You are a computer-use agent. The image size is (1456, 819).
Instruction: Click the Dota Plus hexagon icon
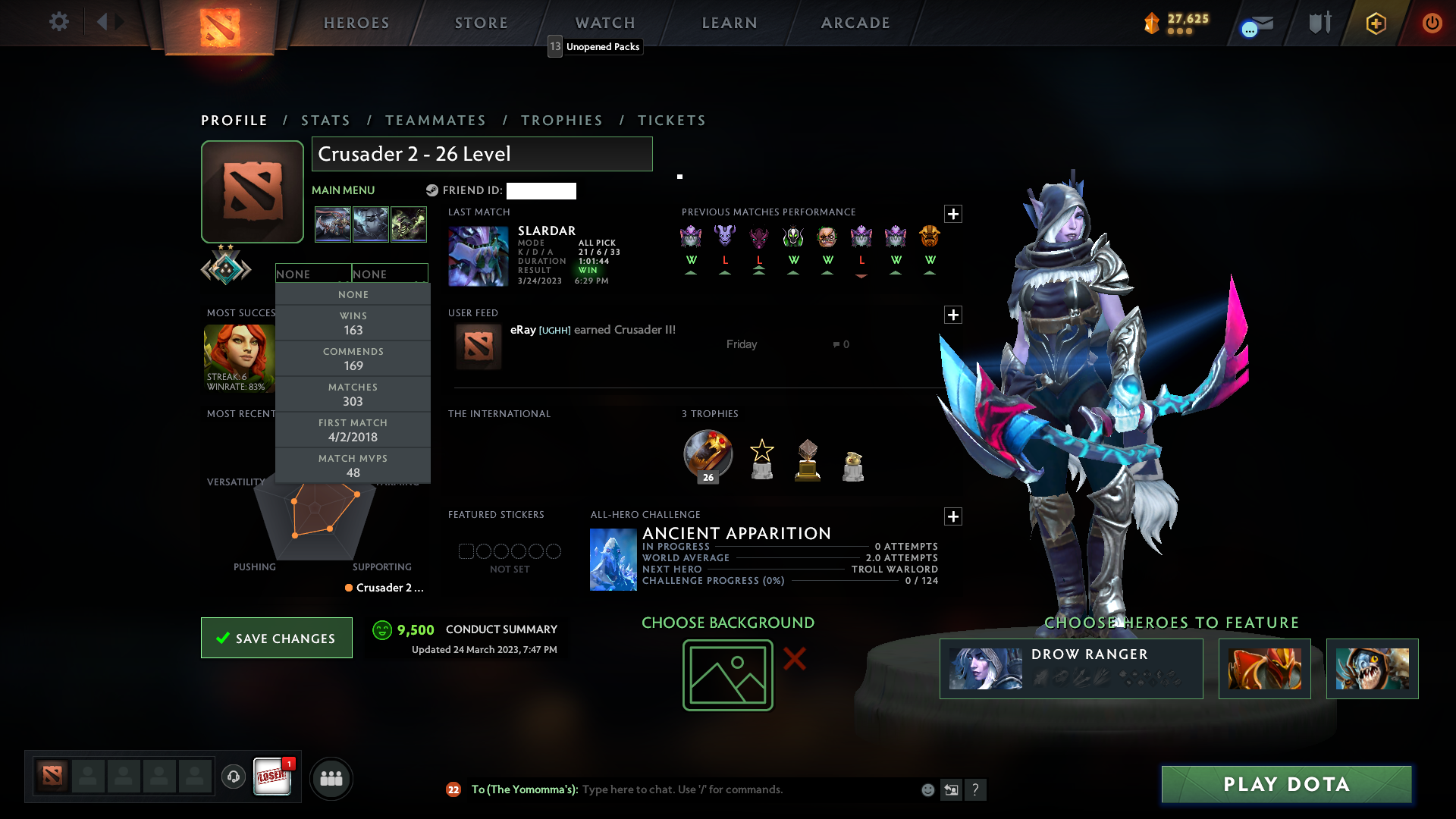click(x=1375, y=23)
